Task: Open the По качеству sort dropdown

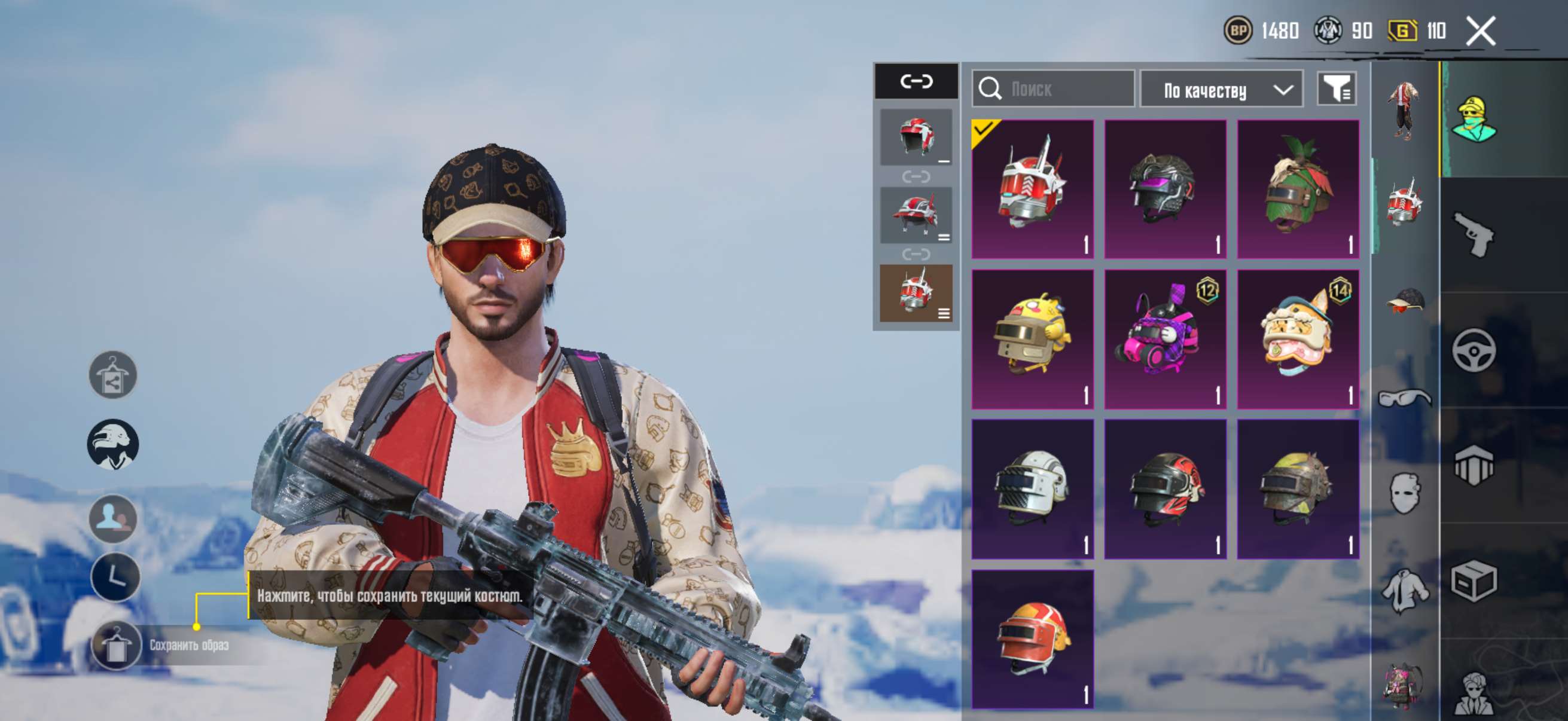Action: 1221,90
